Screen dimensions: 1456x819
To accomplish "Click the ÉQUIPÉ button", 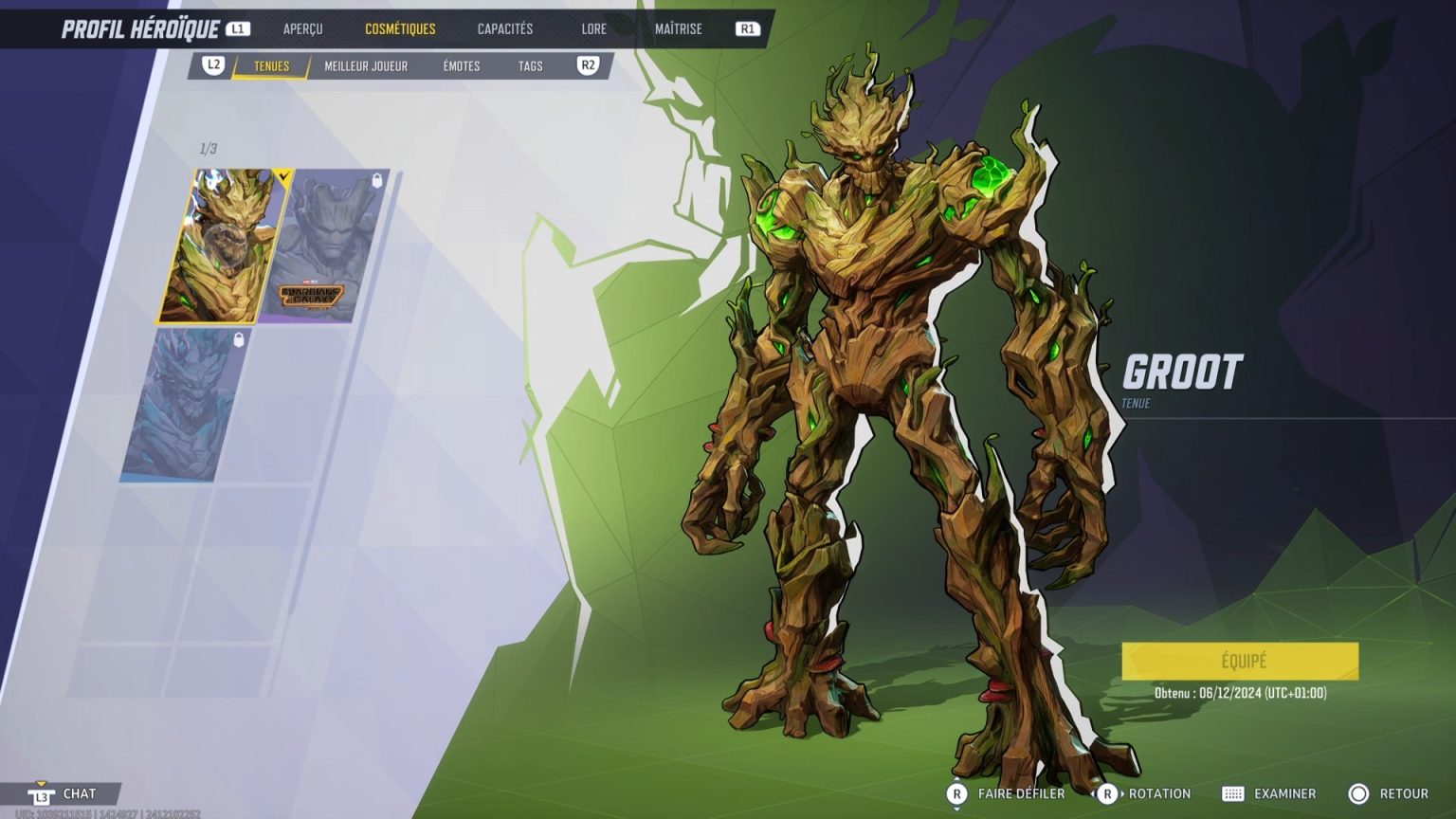I will pos(1239,661).
